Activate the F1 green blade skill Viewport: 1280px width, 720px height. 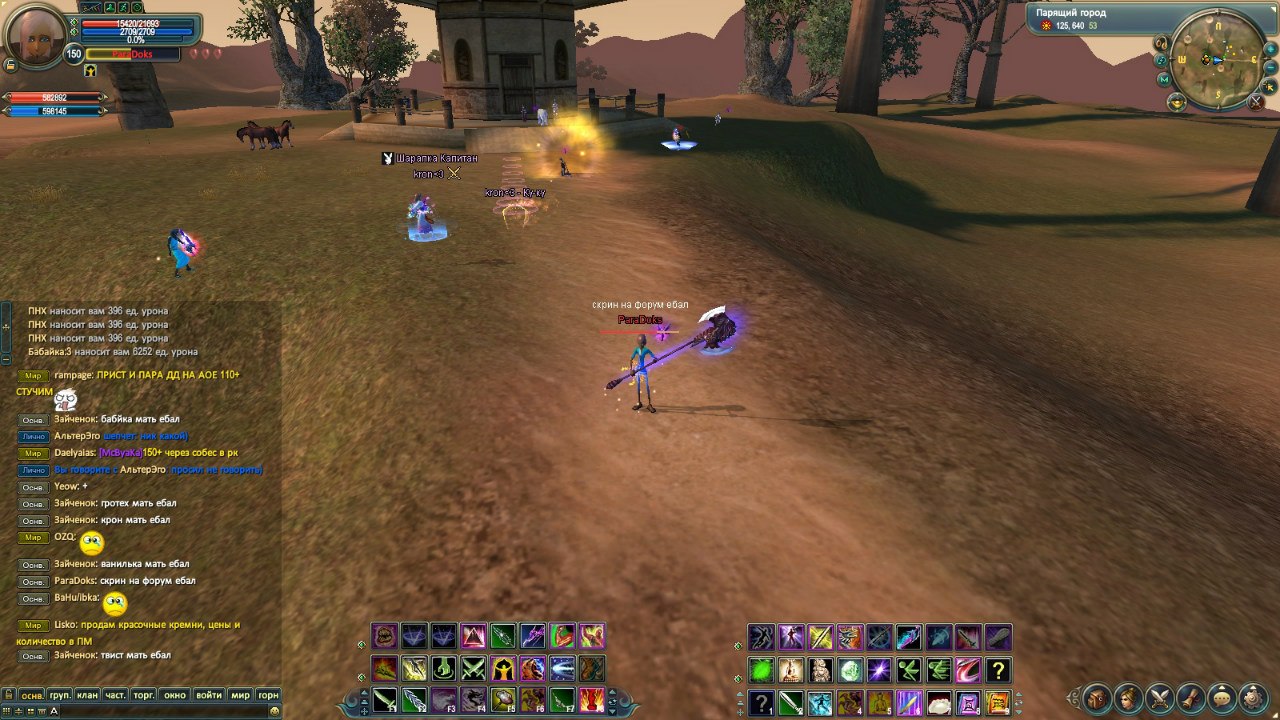point(385,699)
